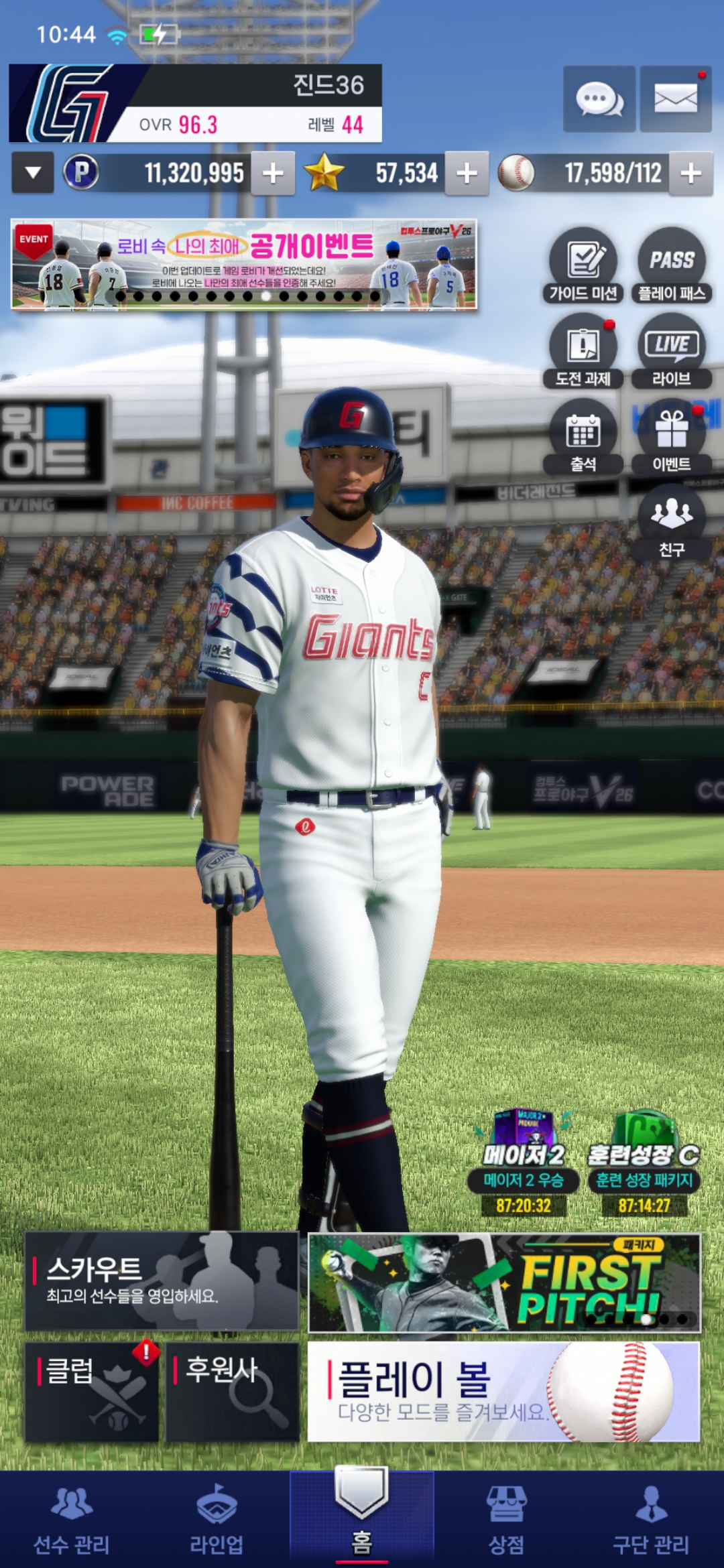Switch to the 라인업 lineup tab
This screenshot has width=724, height=1568.
(x=217, y=1520)
